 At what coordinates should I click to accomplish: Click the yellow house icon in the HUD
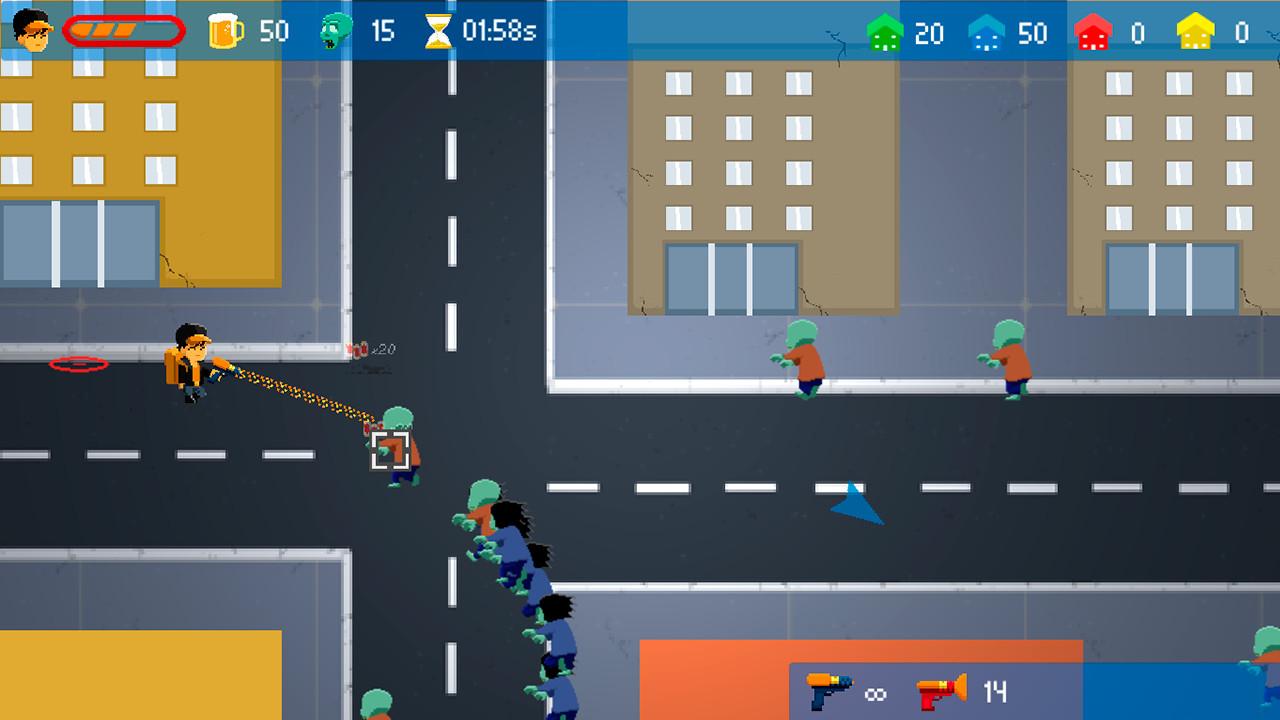click(x=1195, y=31)
